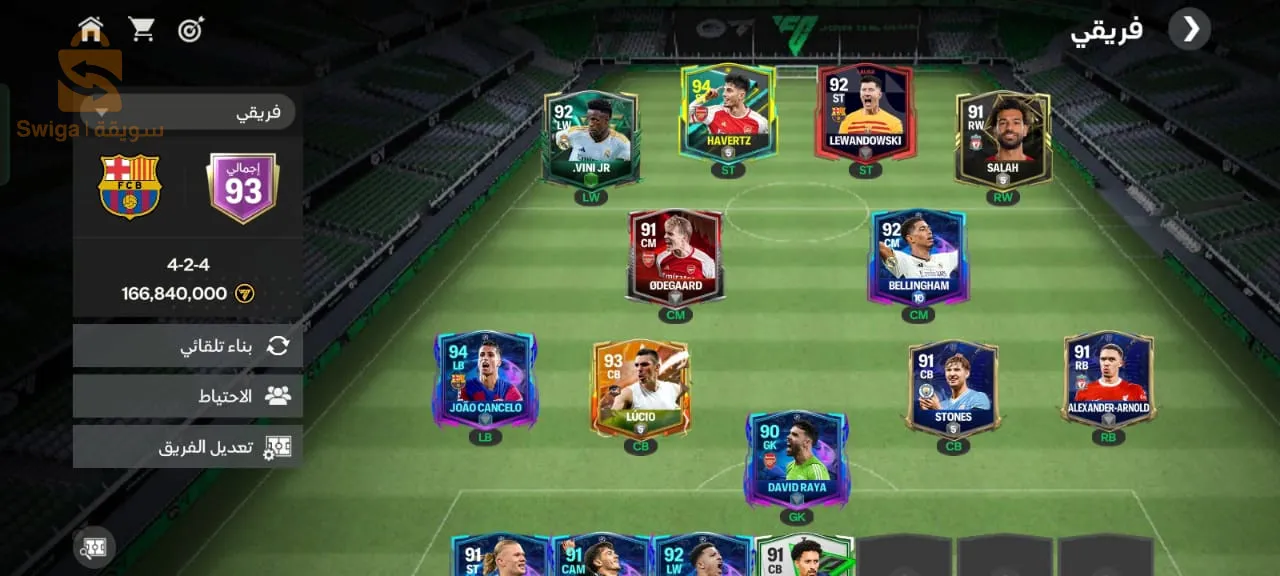
Task: Pick the João Cancelo left back card
Action: [x=486, y=379]
